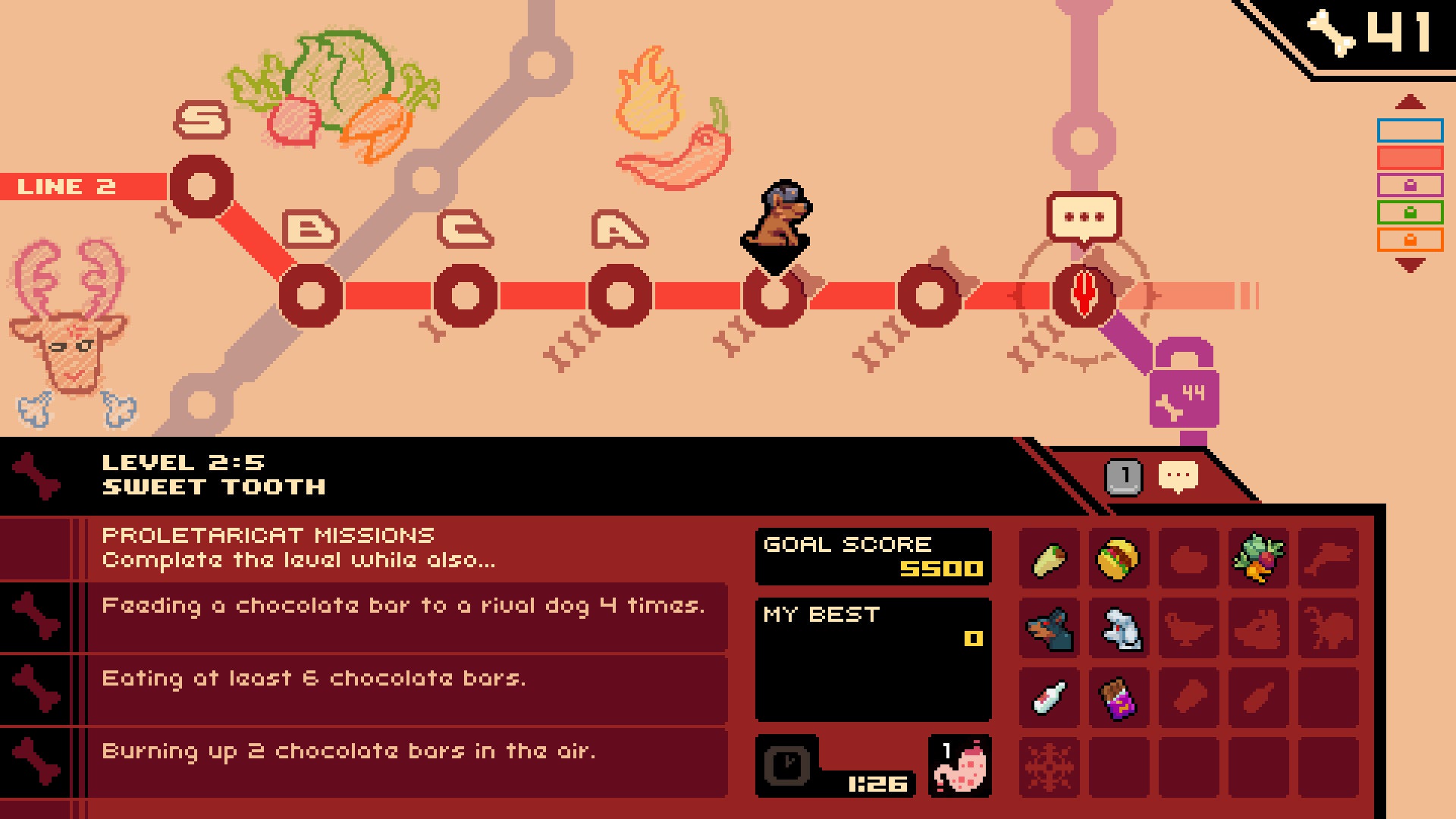Click the vodka bottle icon in the collection
The height and width of the screenshot is (819, 1456).
[1050, 698]
